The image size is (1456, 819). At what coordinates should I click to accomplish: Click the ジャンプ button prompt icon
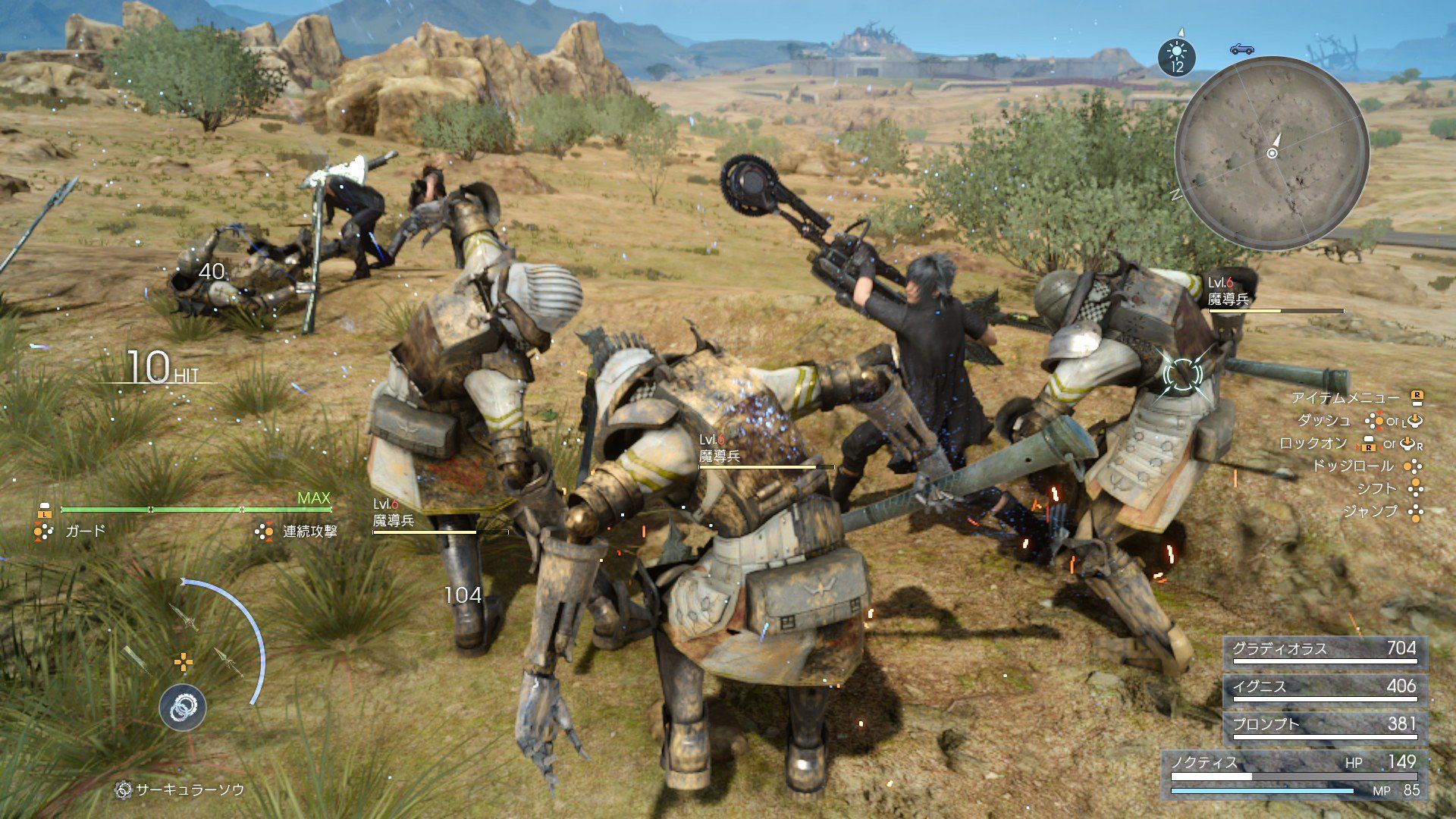click(1415, 511)
